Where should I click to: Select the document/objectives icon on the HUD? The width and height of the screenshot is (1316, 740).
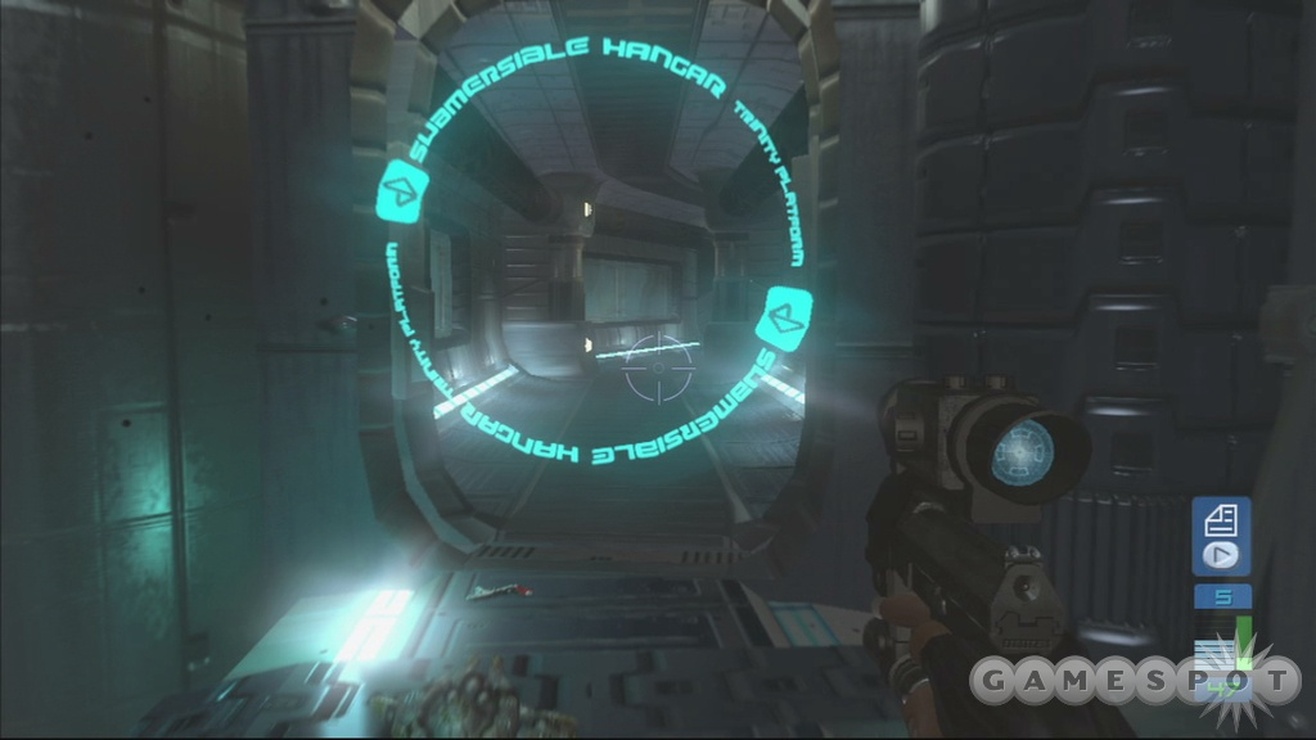point(1221,518)
